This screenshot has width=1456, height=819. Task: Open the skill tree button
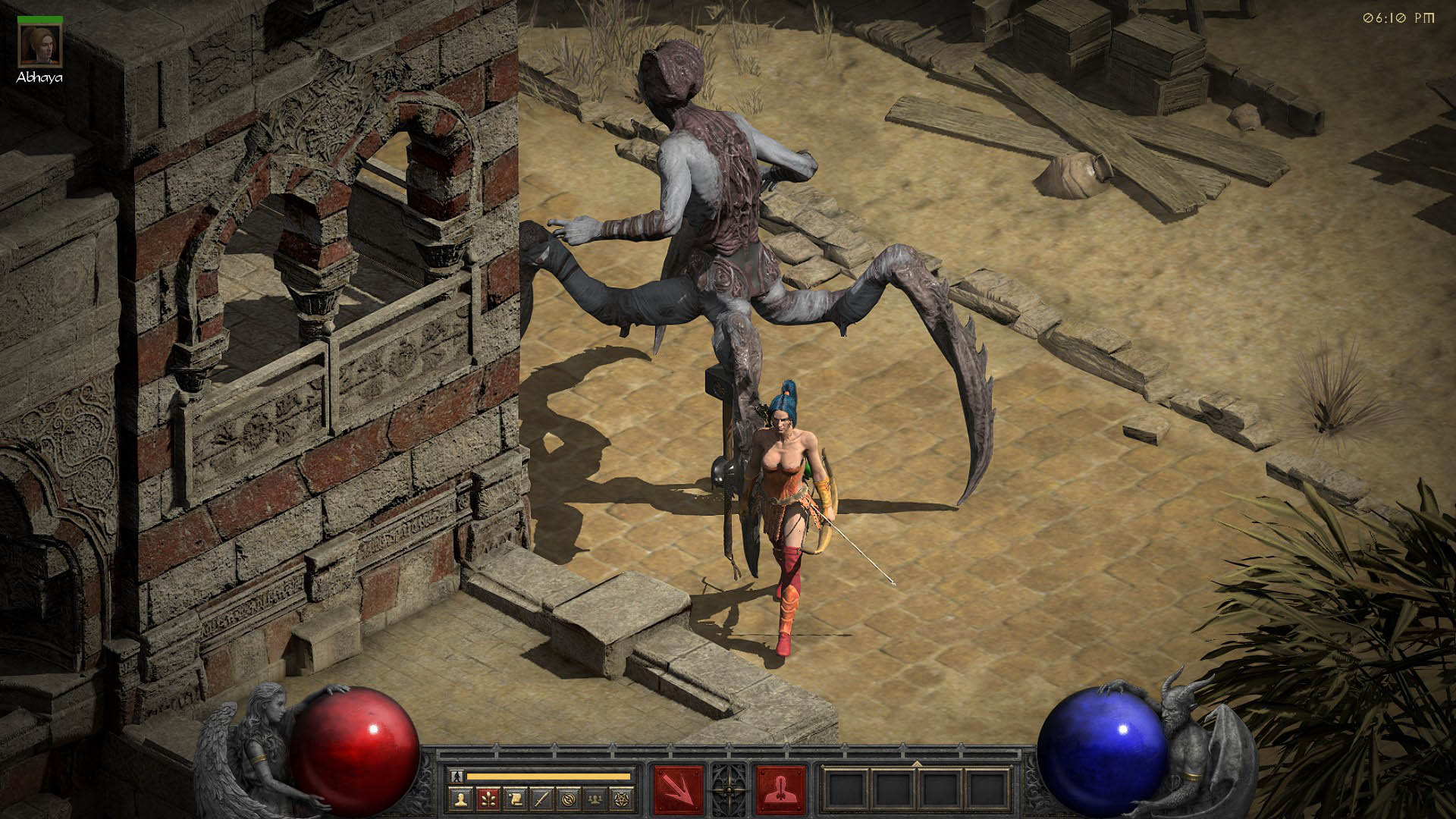(x=487, y=798)
